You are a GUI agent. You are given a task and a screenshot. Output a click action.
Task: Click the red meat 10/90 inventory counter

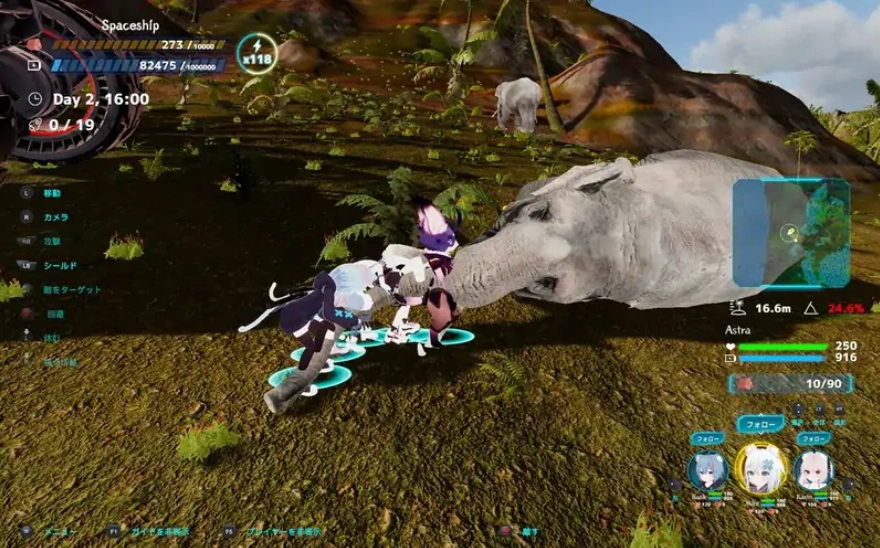(x=791, y=383)
